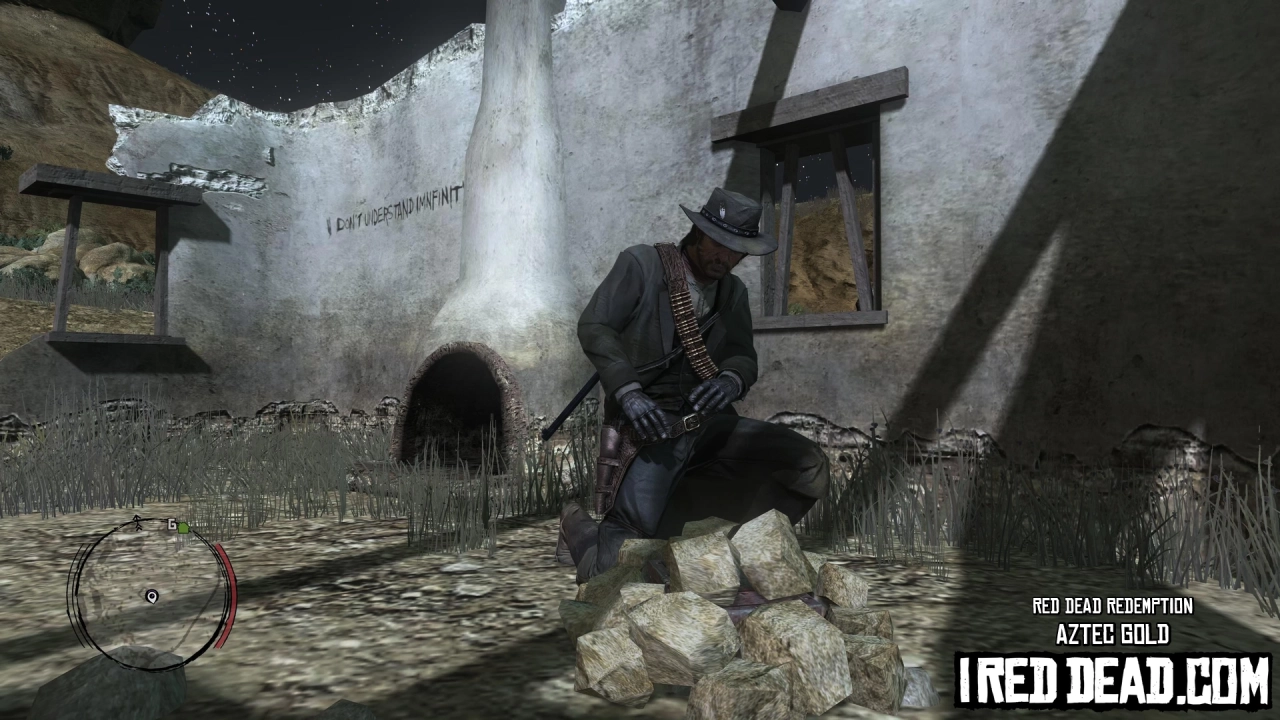
Task: Click the north arrow on the minimap compass
Action: click(x=136, y=522)
